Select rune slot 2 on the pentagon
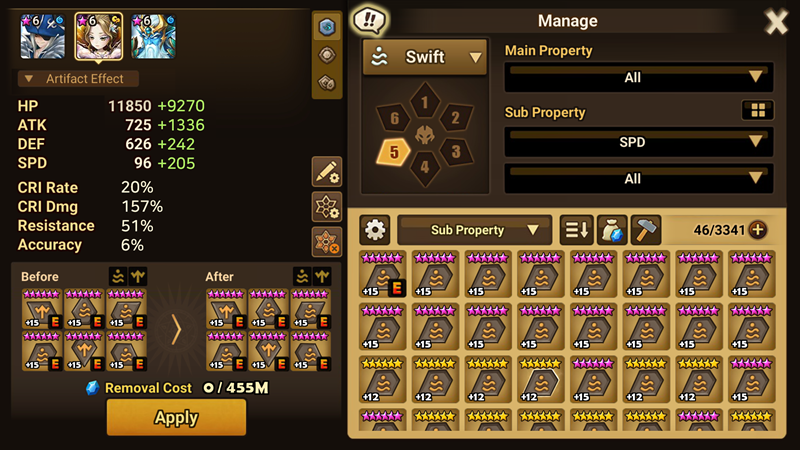The height and width of the screenshot is (450, 800). coord(454,118)
